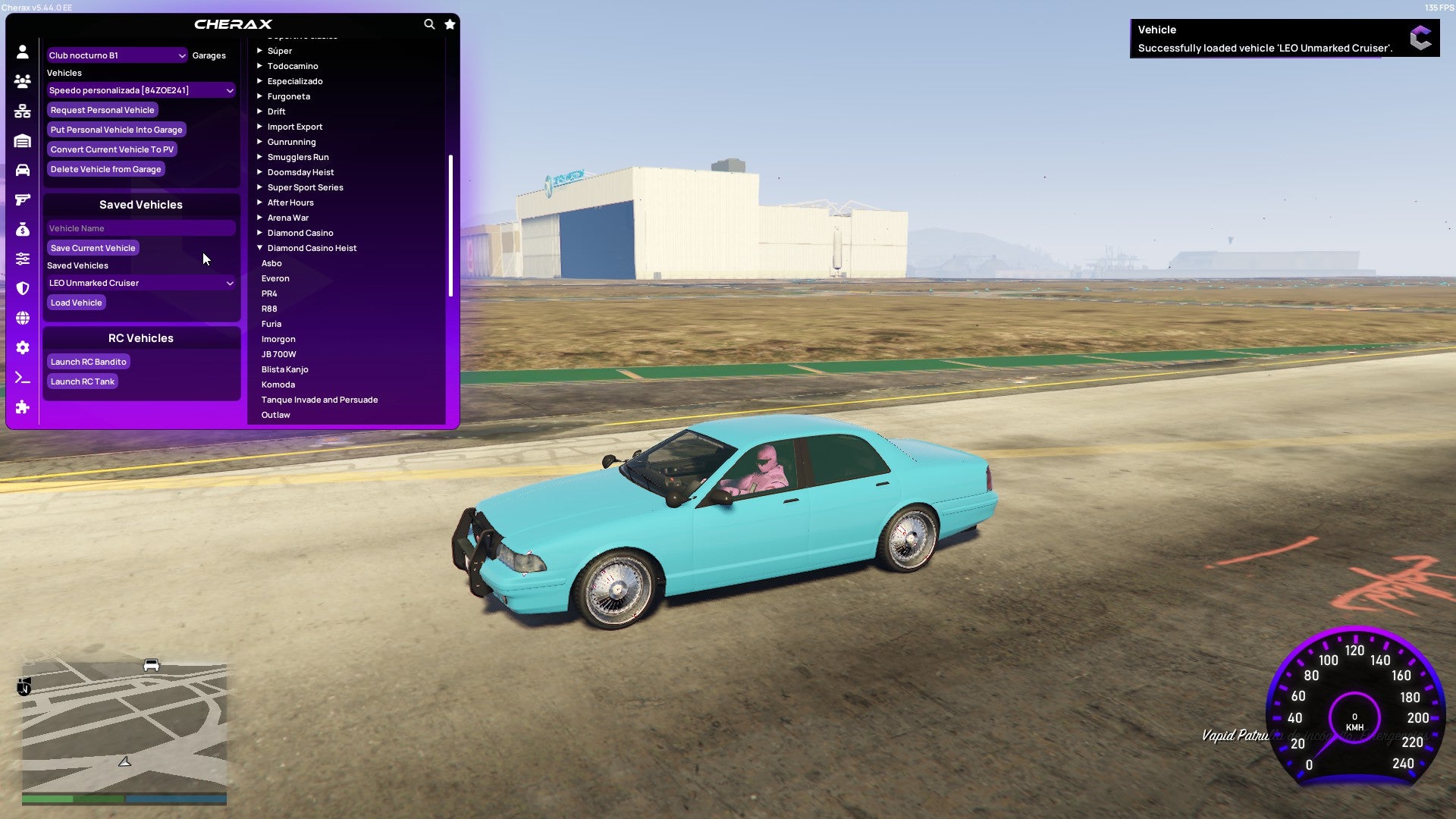1456x819 pixels.
Task: Open the Club nocturno B1 garage dropdown
Action: (116, 55)
